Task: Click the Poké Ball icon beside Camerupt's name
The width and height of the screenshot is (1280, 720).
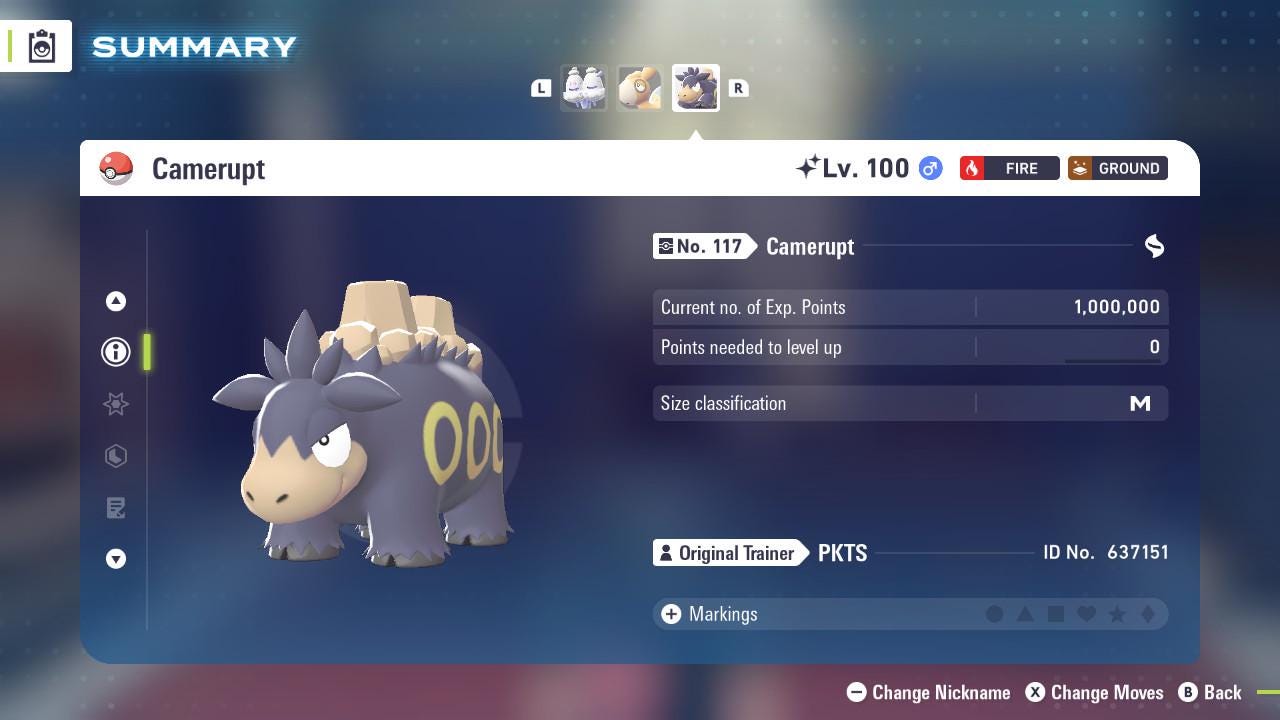Action: pos(116,168)
